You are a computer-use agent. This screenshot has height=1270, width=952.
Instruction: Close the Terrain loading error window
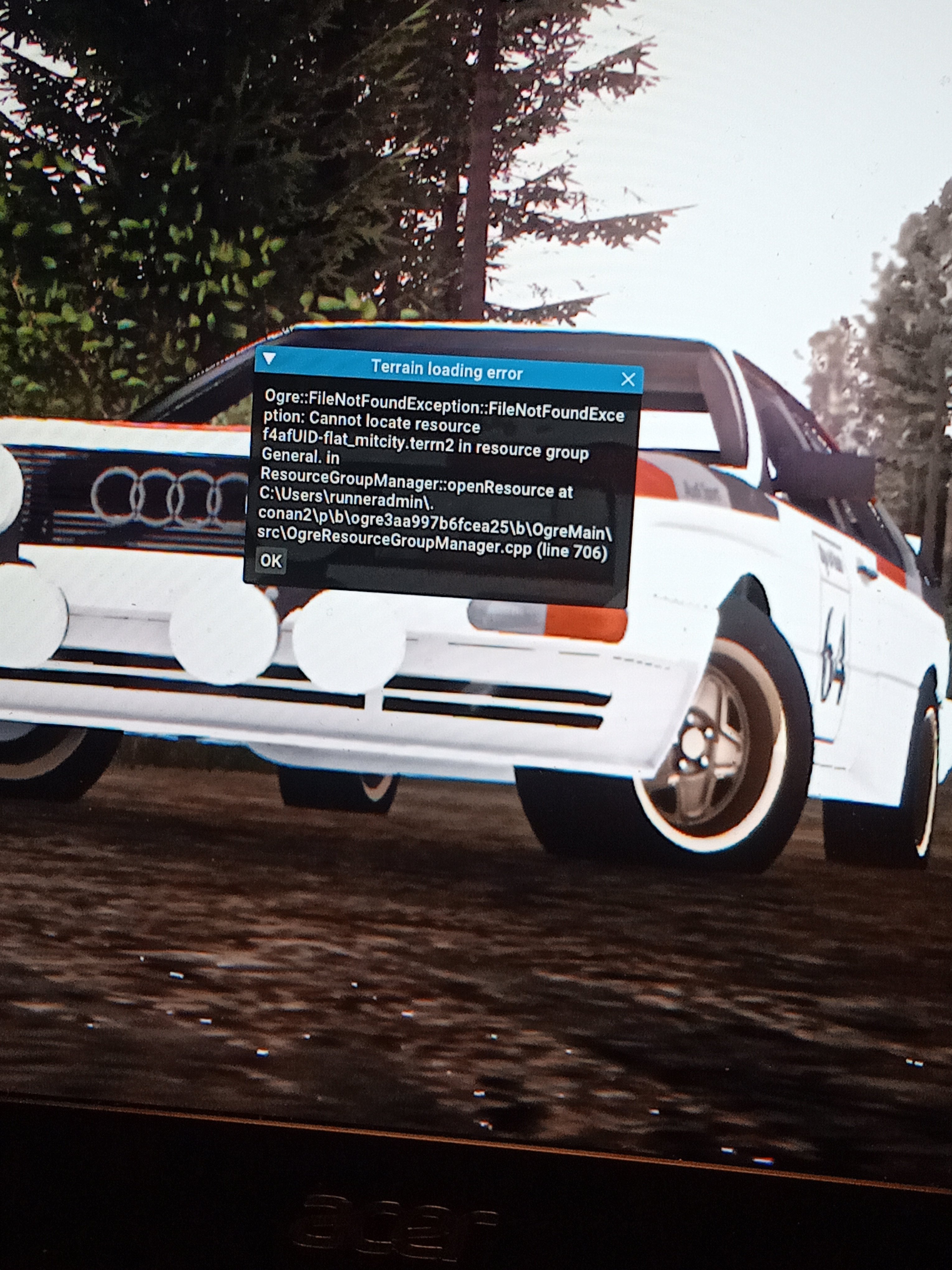tap(628, 379)
